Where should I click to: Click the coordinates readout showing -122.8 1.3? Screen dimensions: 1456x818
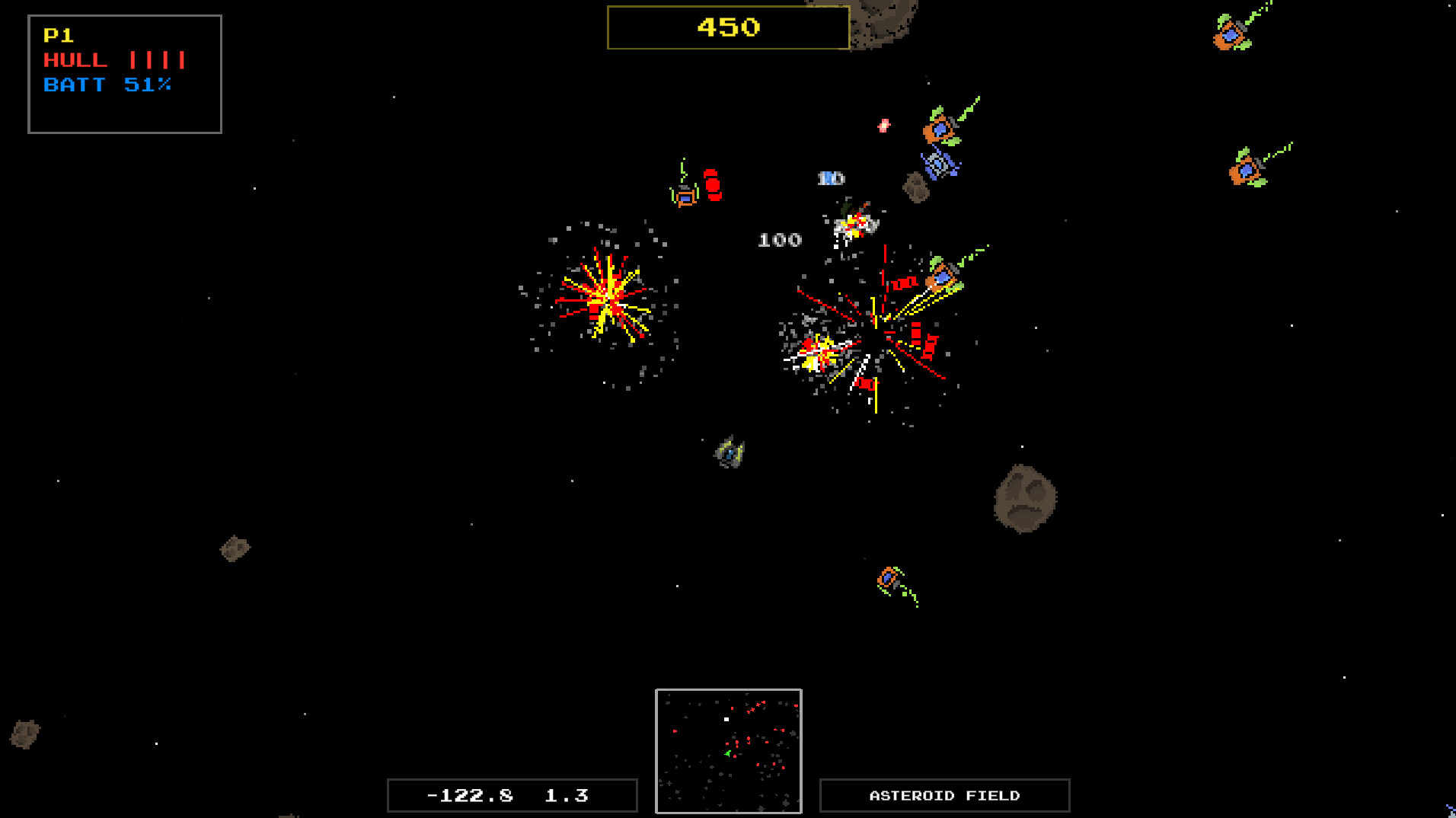coord(512,794)
